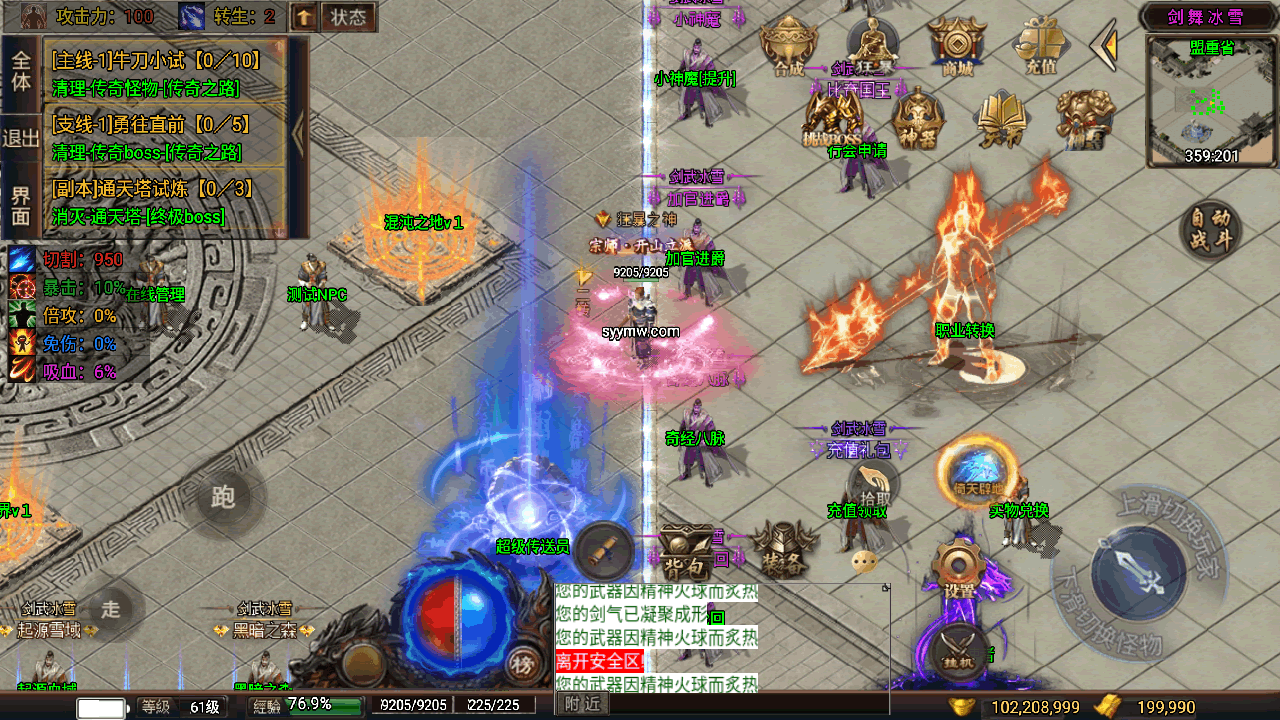Screen dimensions: 1280x720
Task: Tap the 拾取 pickup button
Action: tap(872, 483)
